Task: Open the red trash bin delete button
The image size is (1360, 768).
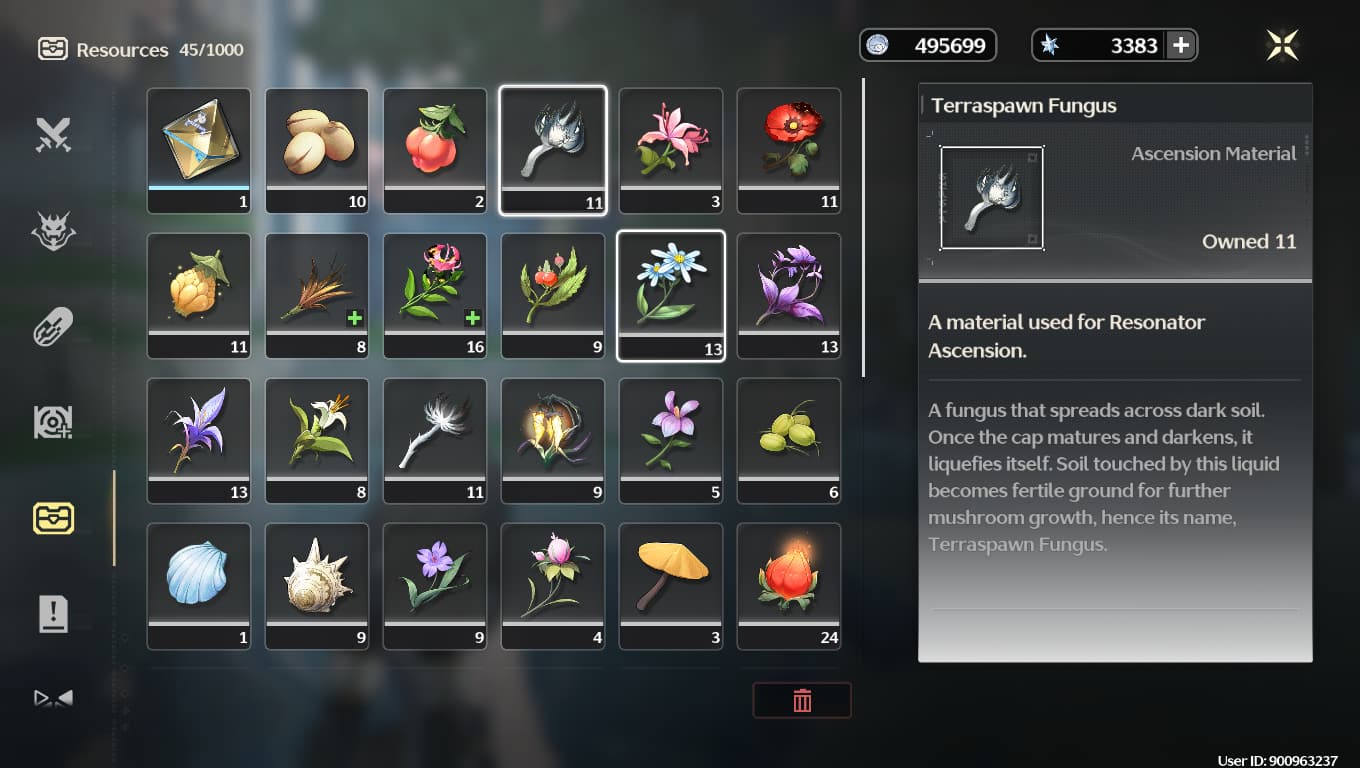Action: point(801,701)
